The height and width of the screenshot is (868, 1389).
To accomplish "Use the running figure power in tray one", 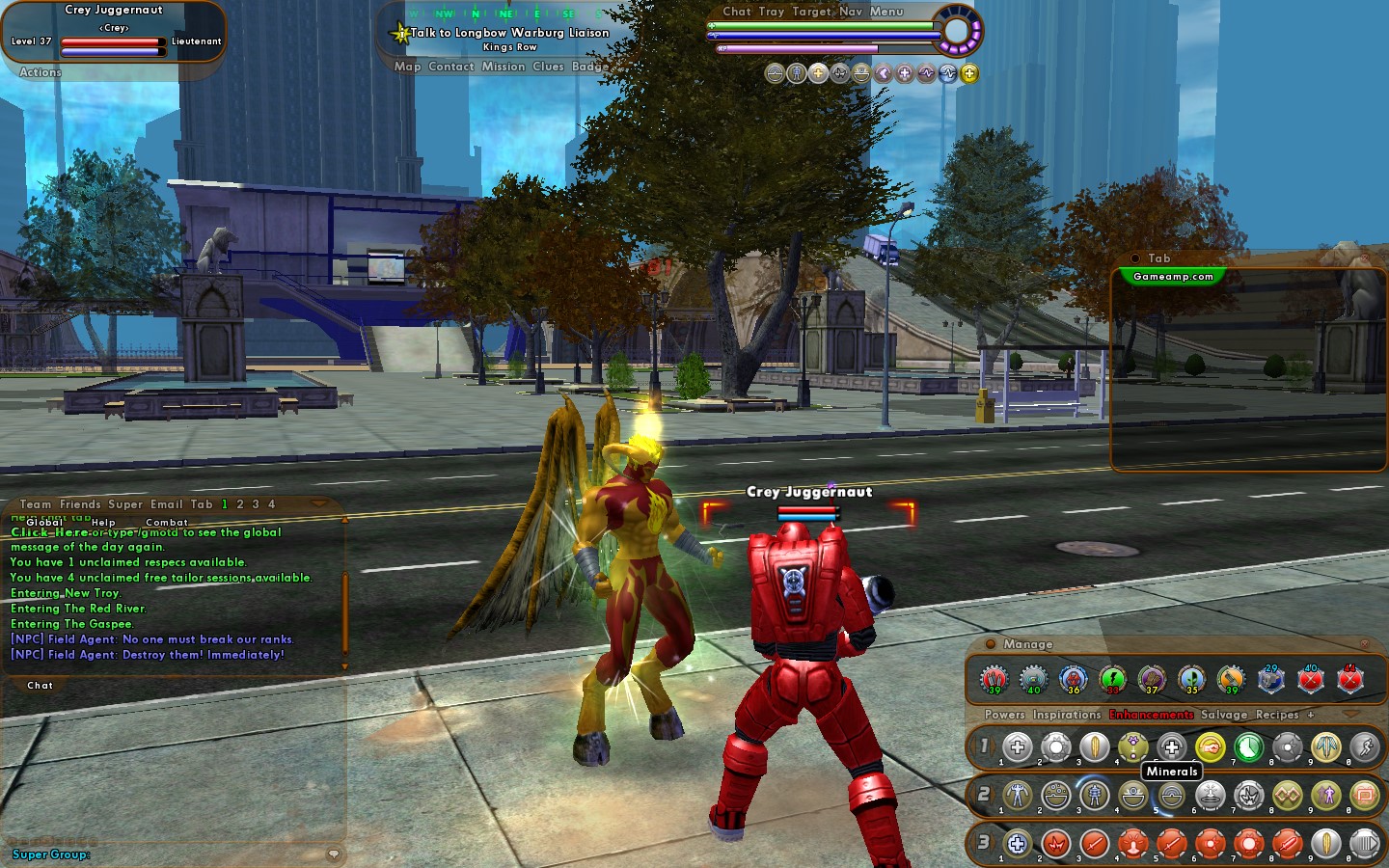I will [x=1365, y=746].
